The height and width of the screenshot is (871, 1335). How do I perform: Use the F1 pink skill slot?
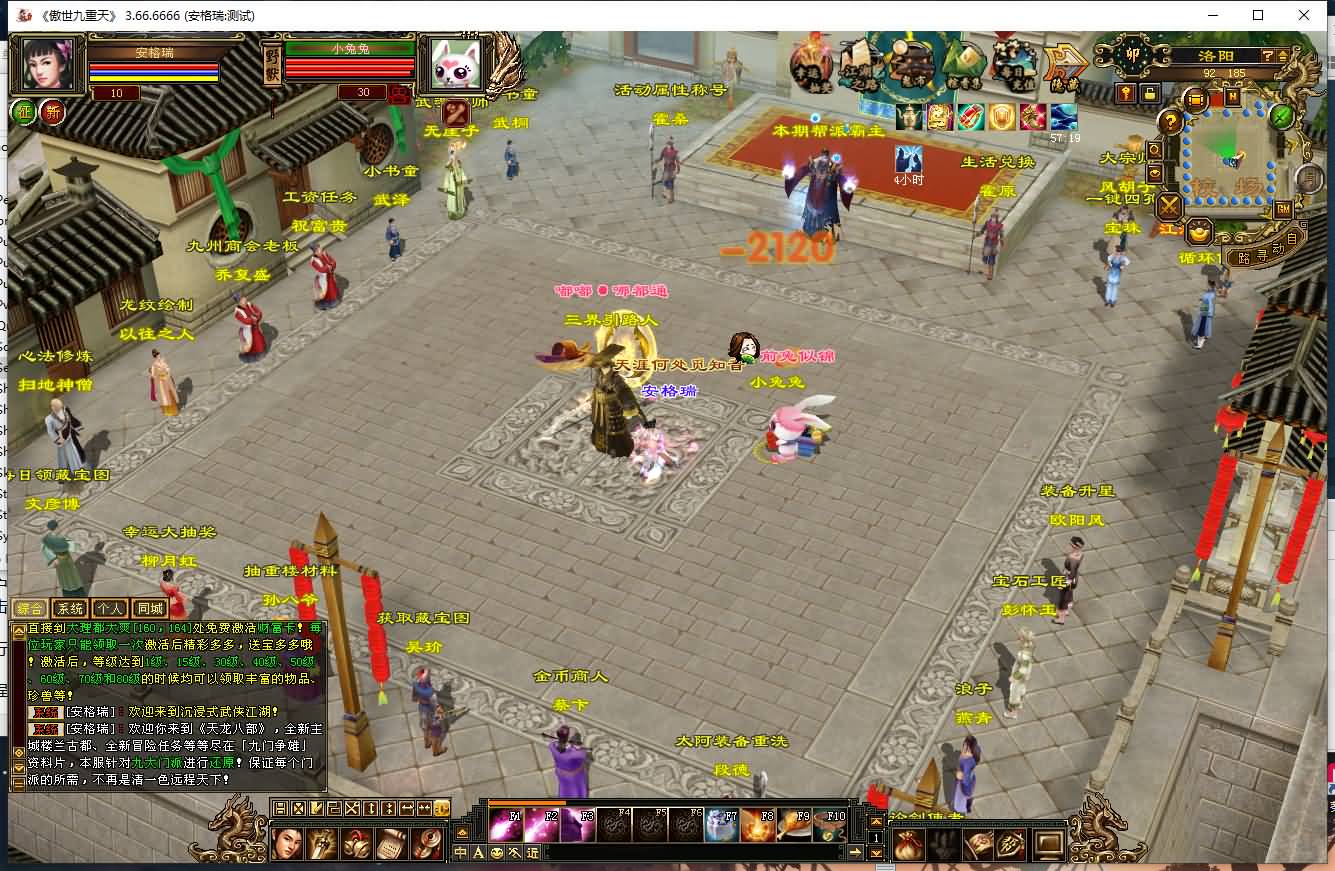(x=504, y=826)
